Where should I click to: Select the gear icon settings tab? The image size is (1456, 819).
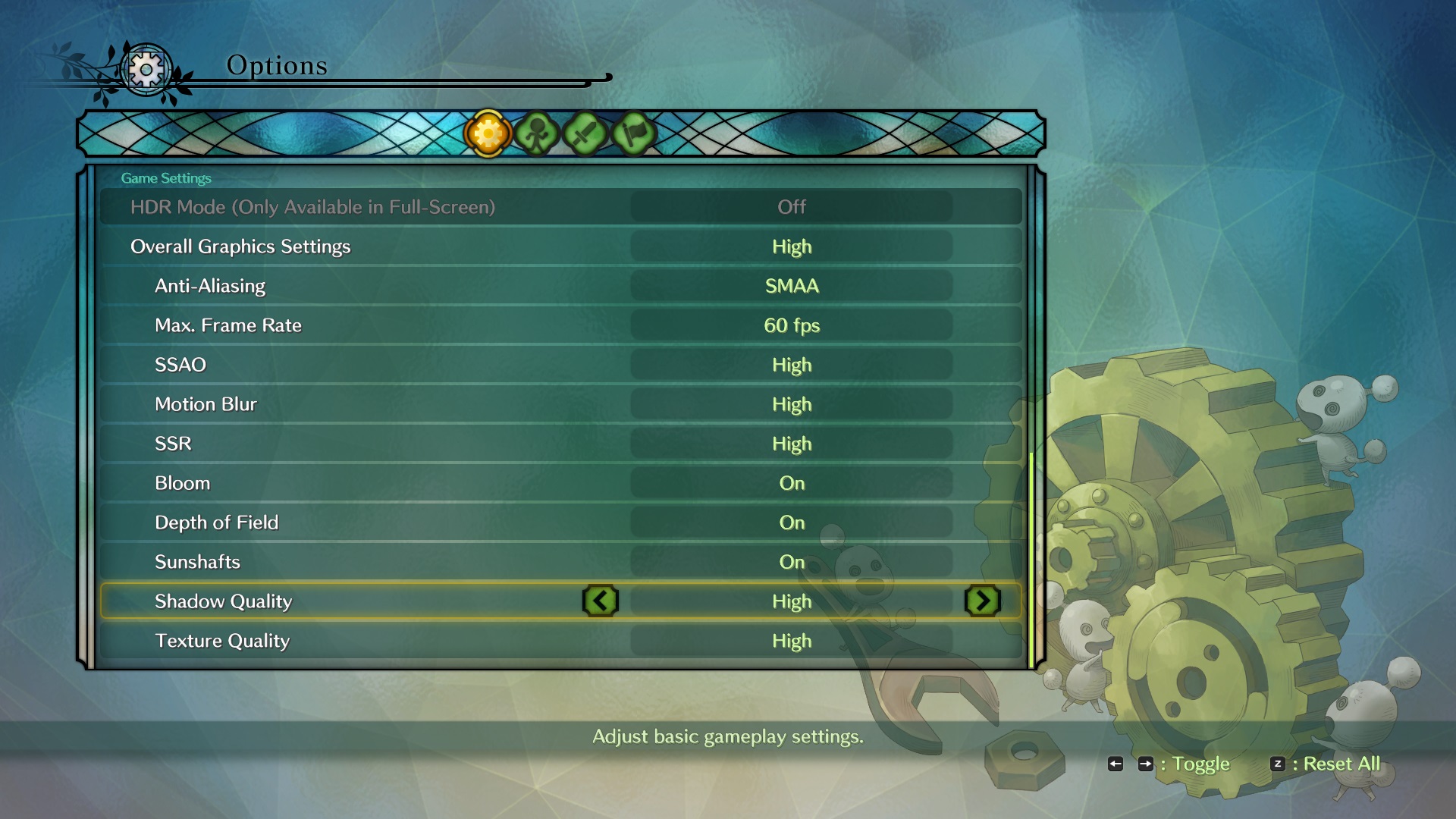(488, 134)
